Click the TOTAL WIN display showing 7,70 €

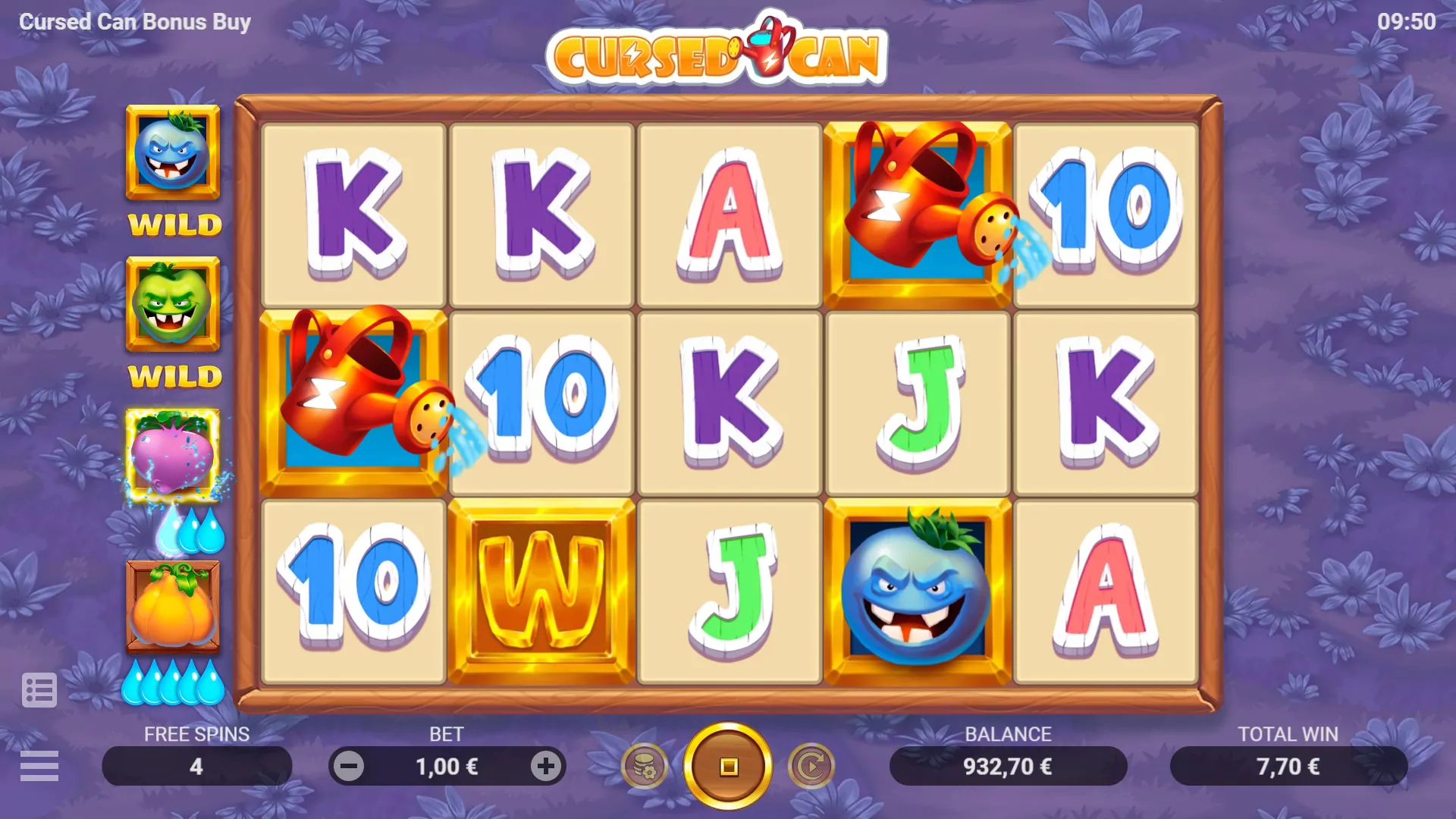point(1289,765)
